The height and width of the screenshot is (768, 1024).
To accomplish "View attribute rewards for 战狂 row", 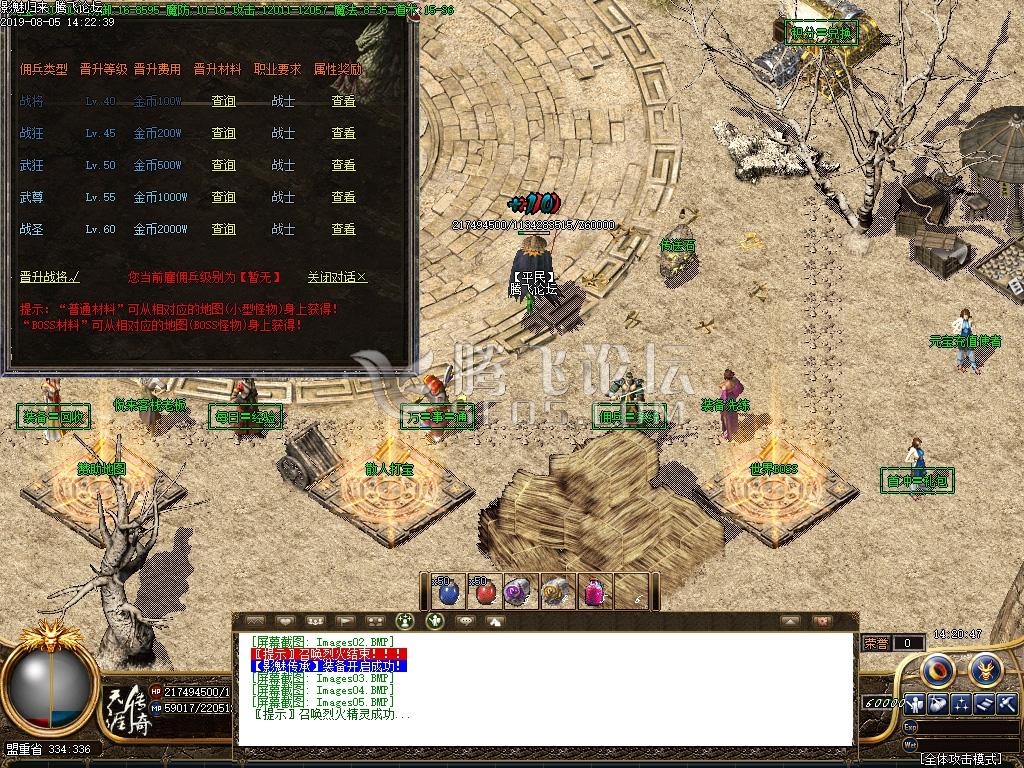I will (x=344, y=133).
